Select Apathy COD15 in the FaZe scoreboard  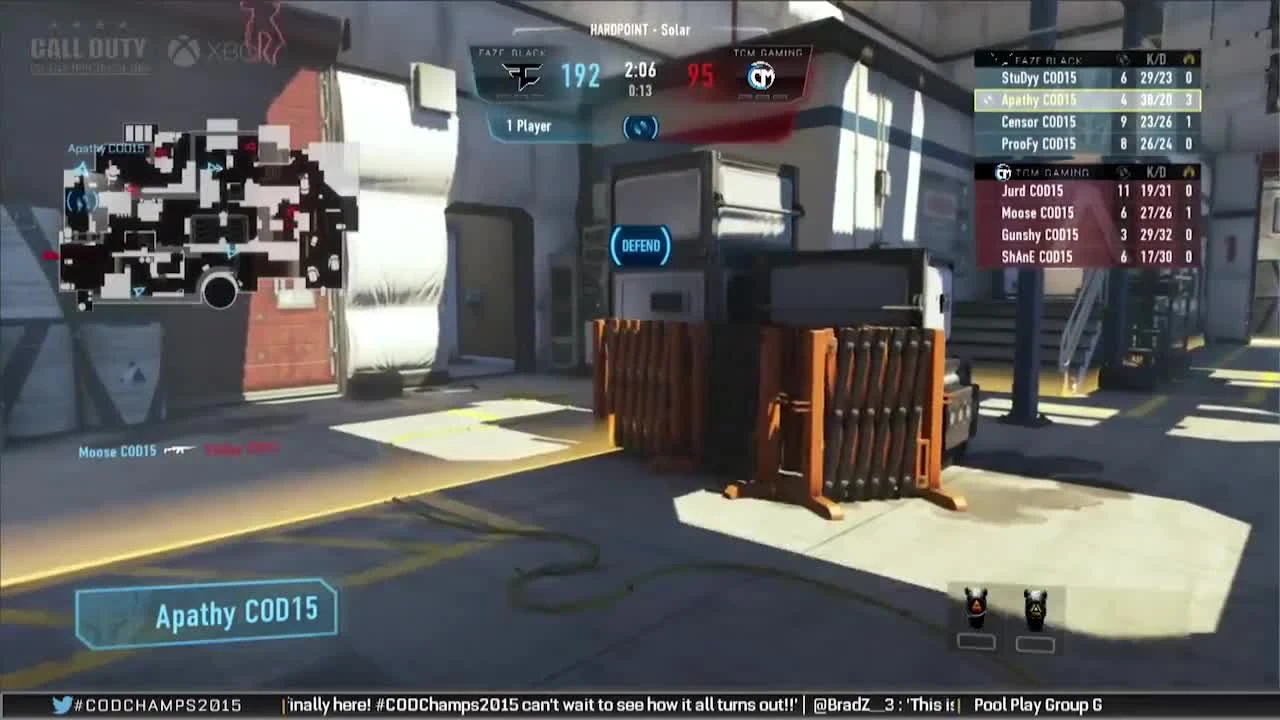1040,100
